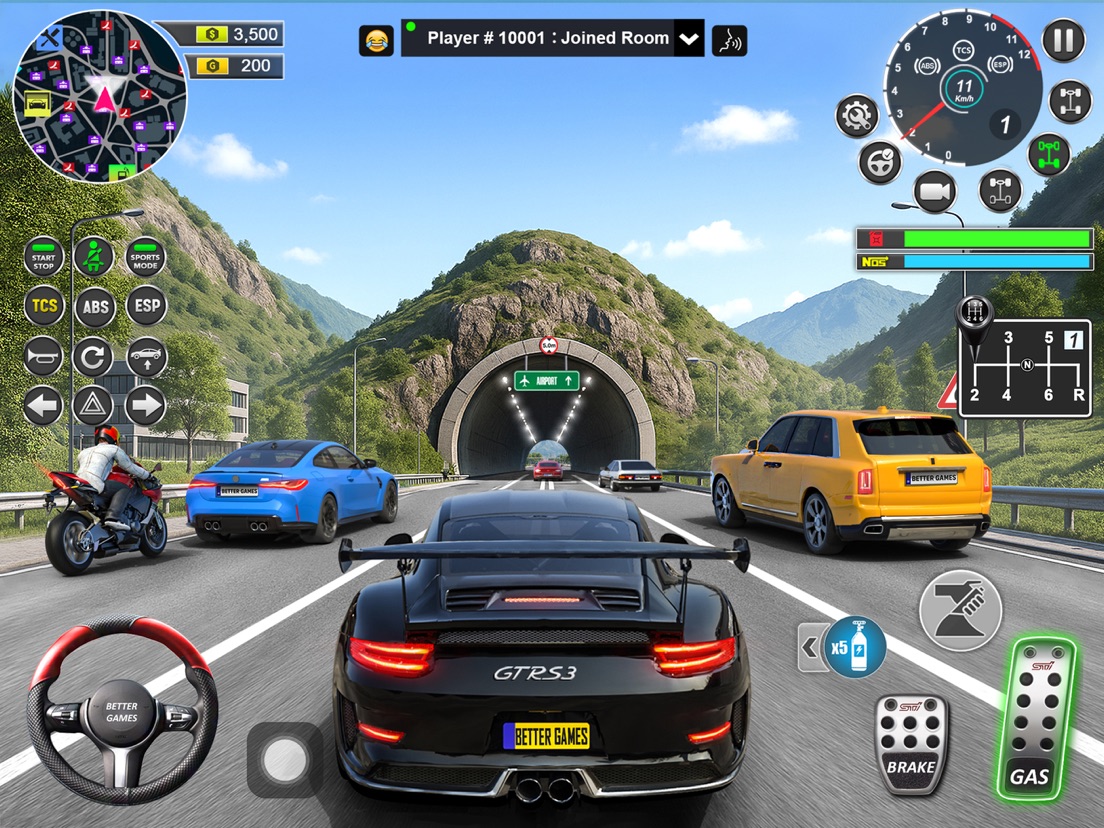Turn on the hazard lights triangle
The height and width of the screenshot is (828, 1104).
93,406
